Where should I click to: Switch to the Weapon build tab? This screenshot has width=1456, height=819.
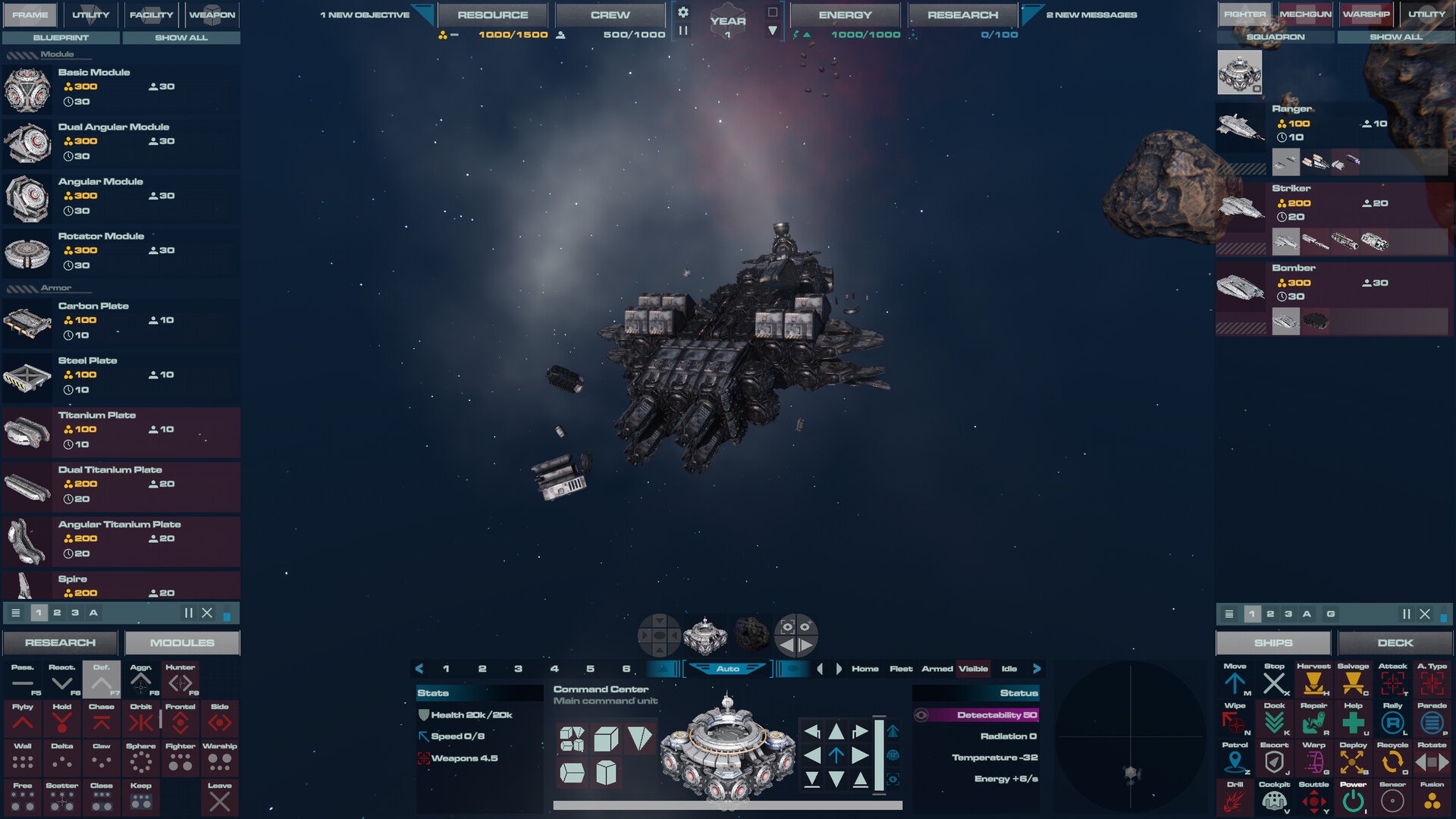[212, 14]
